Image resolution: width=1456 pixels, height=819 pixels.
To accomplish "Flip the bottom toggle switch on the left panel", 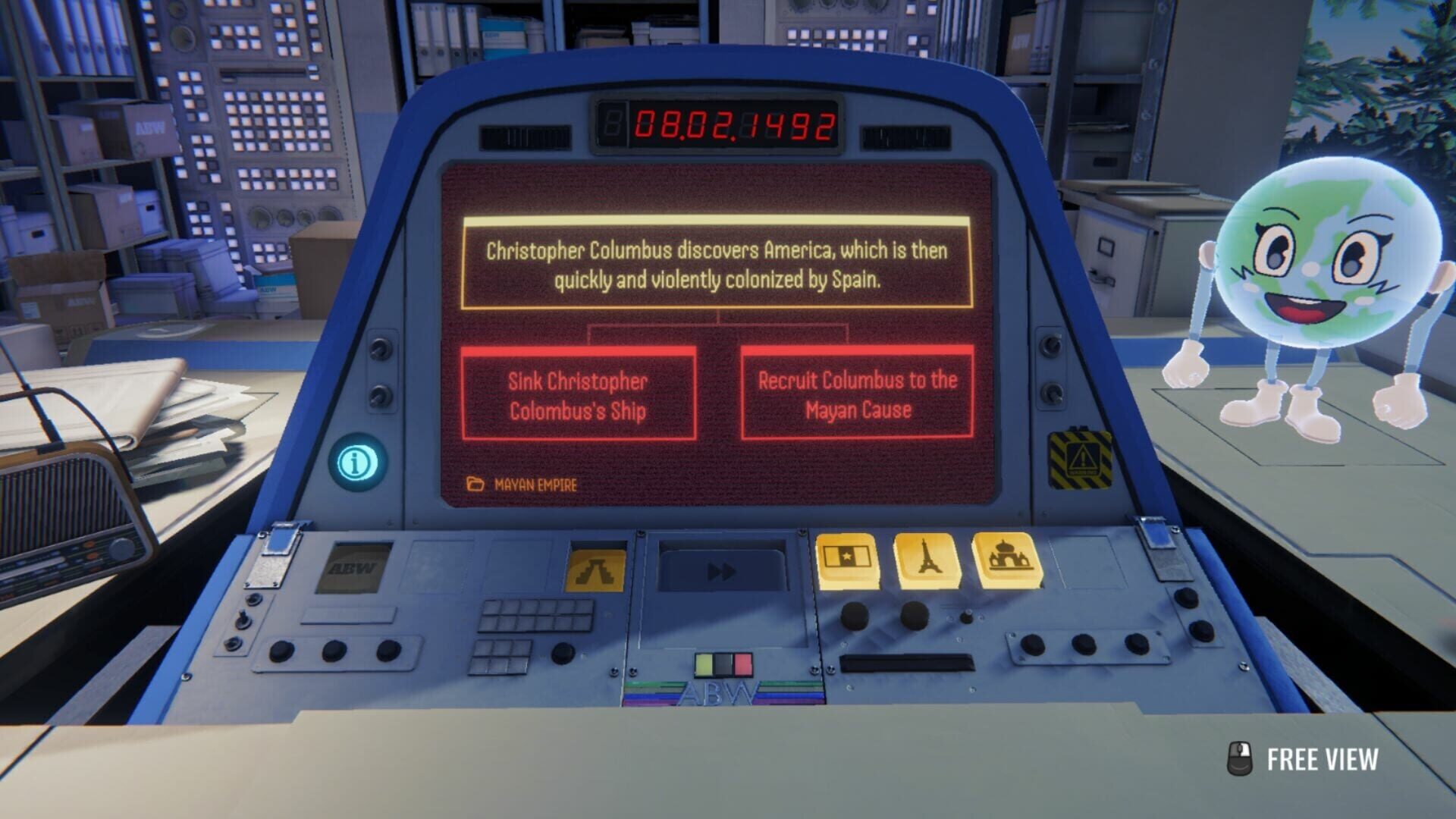I will pyautogui.click(x=233, y=645).
